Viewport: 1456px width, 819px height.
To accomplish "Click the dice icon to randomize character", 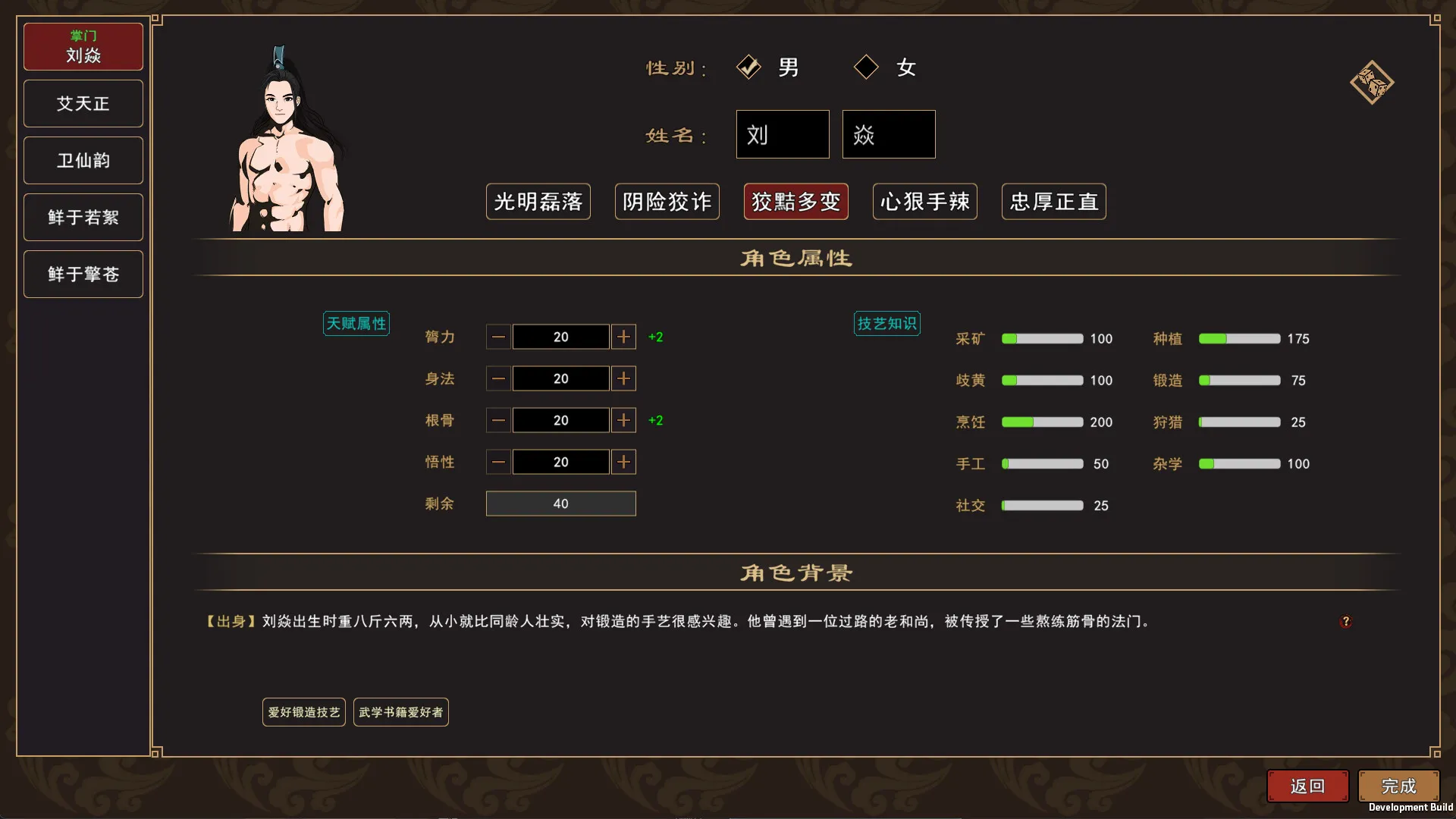I will pyautogui.click(x=1371, y=82).
